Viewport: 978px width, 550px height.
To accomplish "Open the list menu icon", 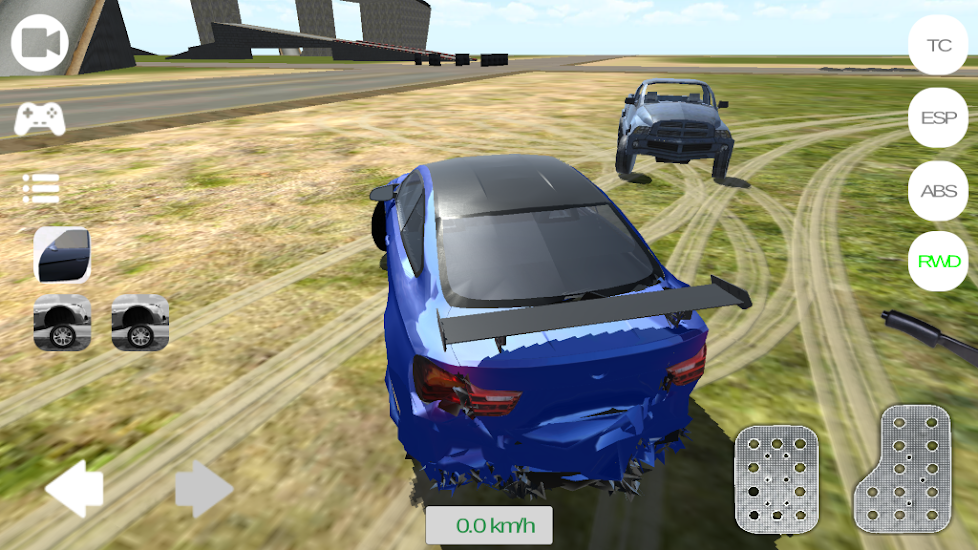I will pos(41,187).
